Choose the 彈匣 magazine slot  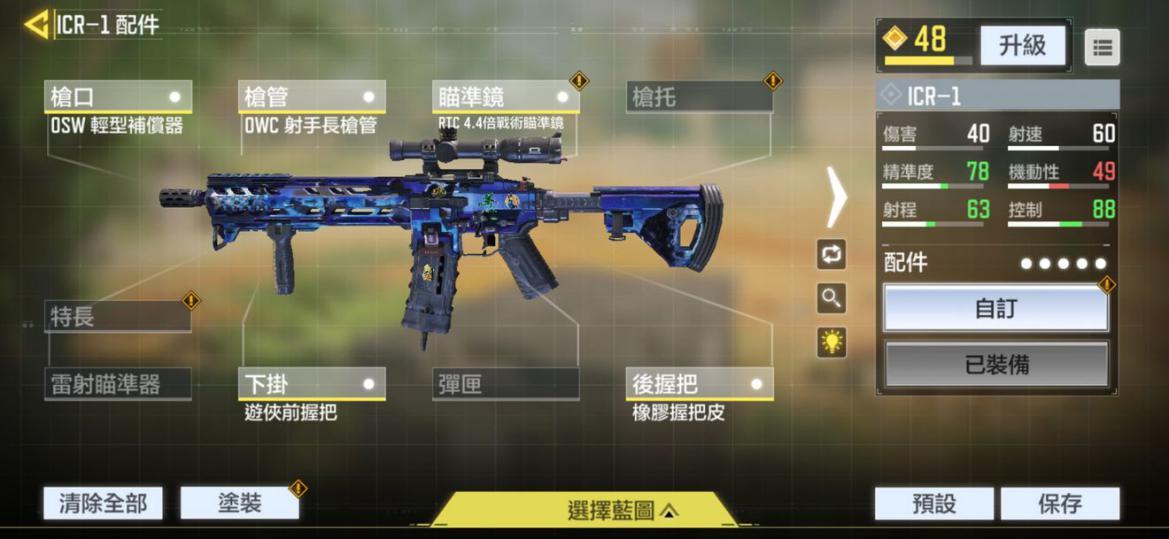point(506,384)
